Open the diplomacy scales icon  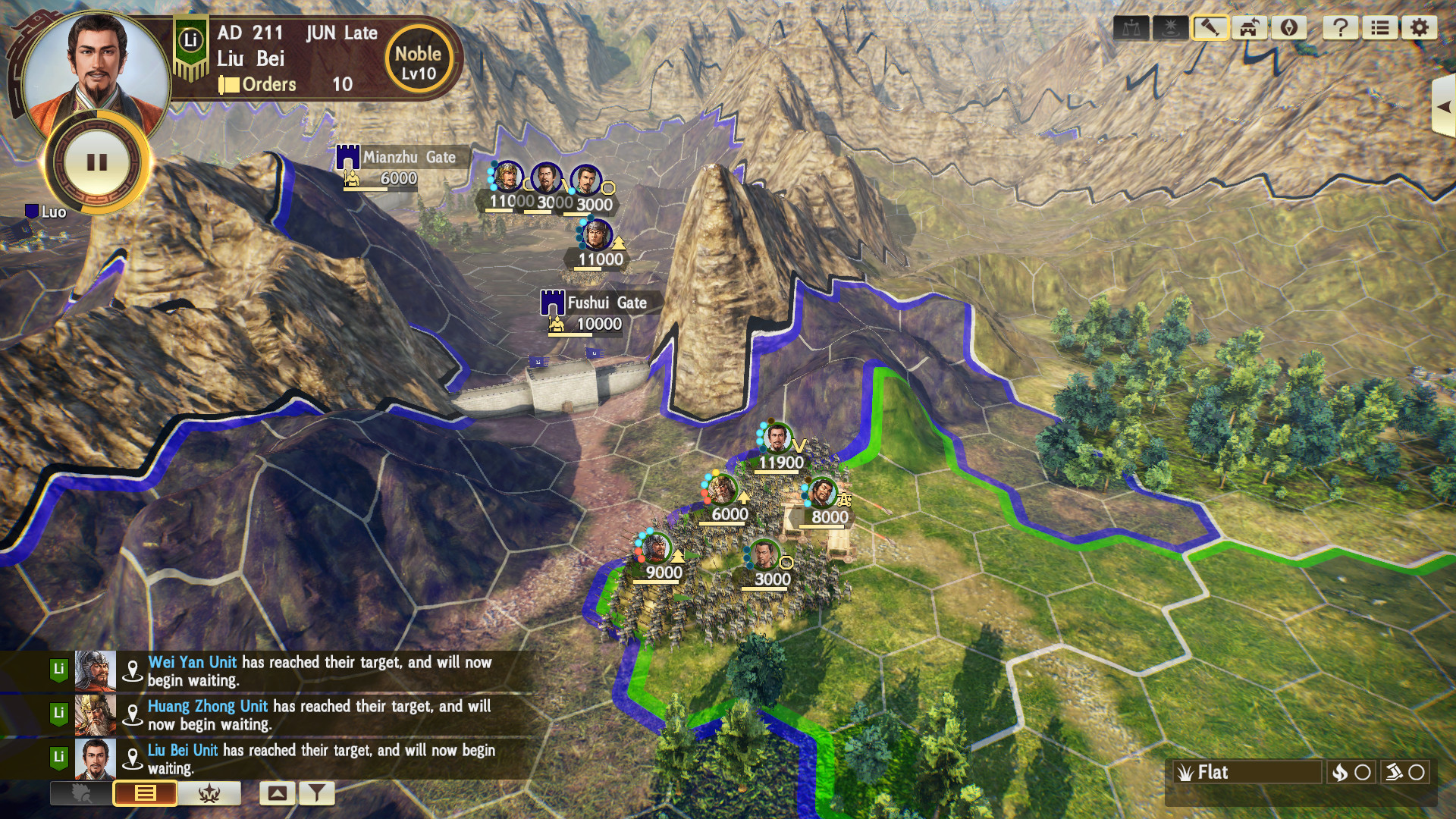coord(1131,29)
